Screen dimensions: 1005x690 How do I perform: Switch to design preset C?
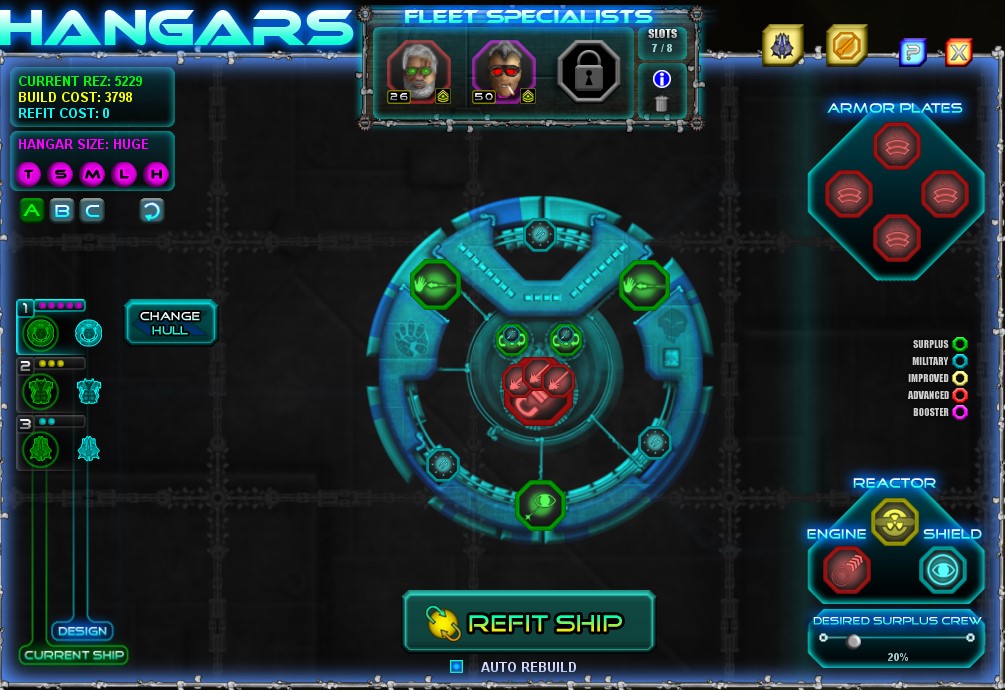click(x=92, y=210)
